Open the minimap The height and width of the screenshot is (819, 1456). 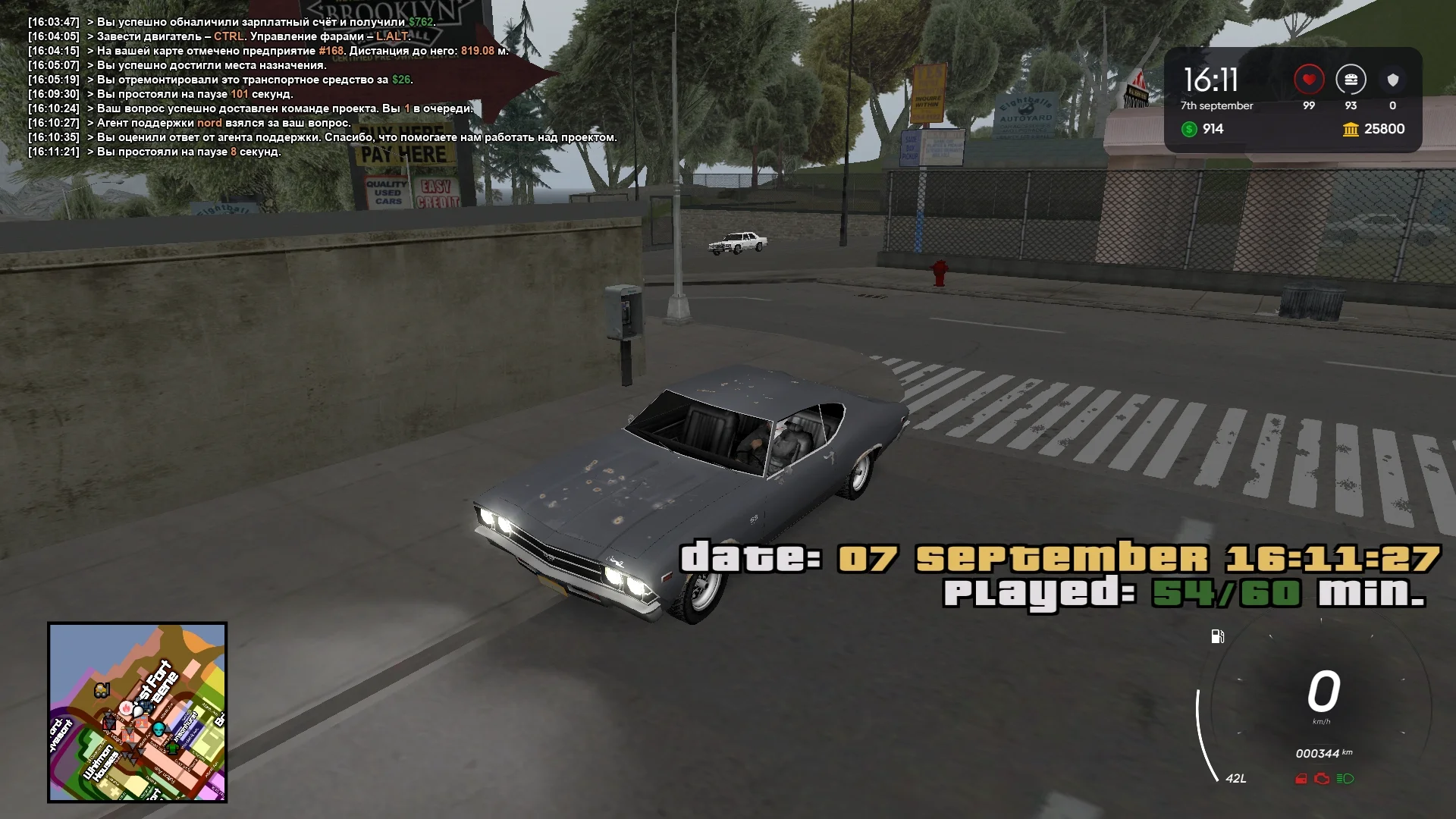137,712
